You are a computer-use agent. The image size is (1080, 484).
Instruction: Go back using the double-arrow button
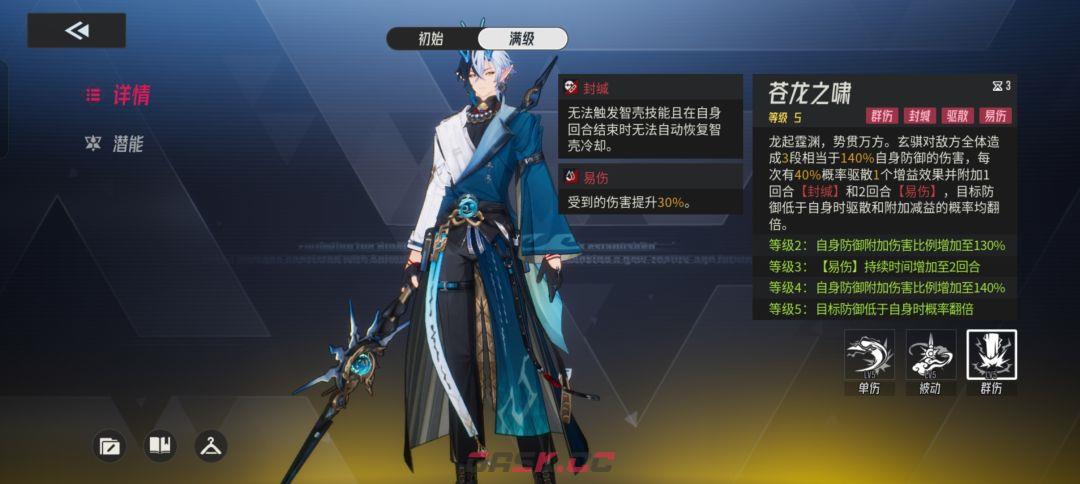(x=76, y=30)
